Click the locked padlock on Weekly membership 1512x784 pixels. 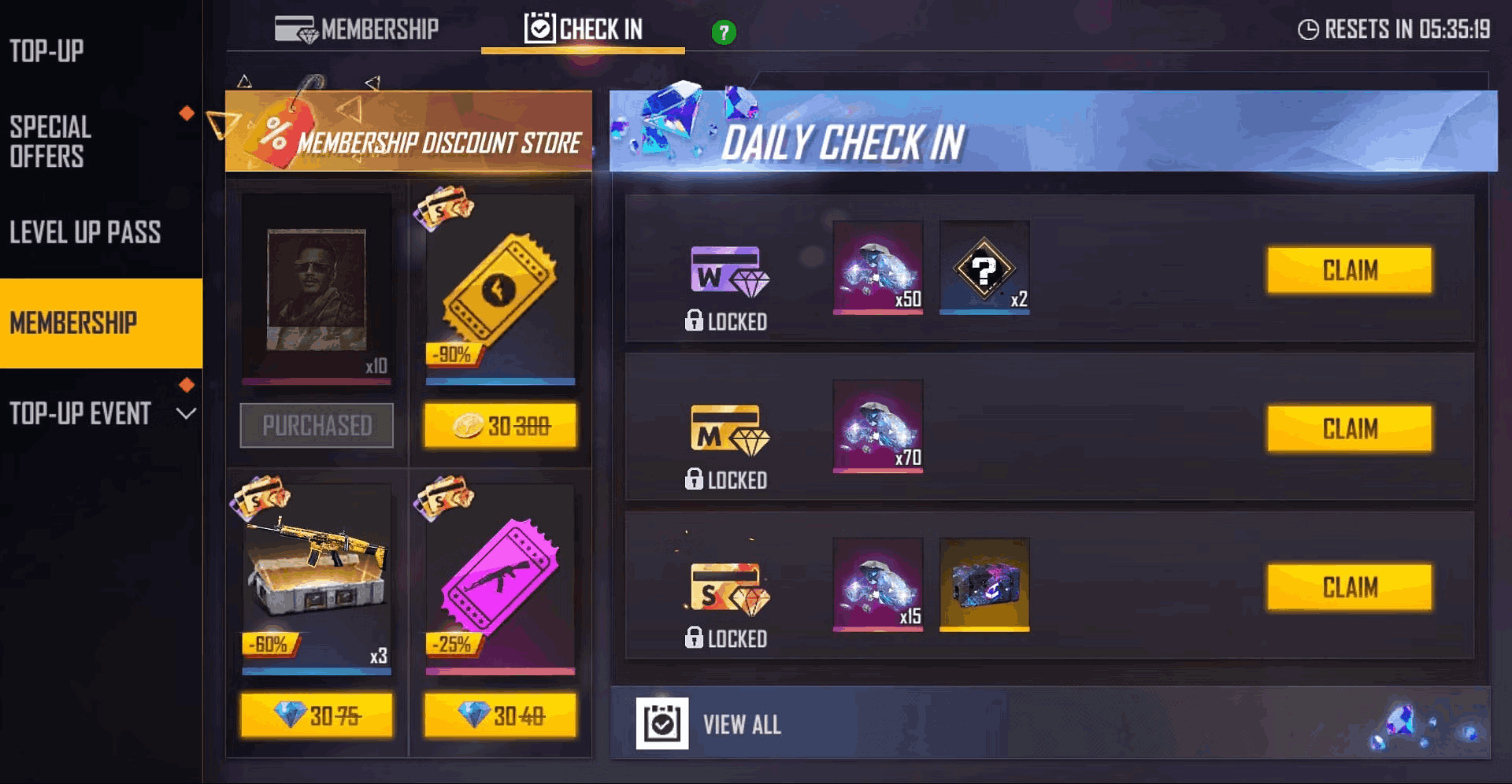pos(696,322)
